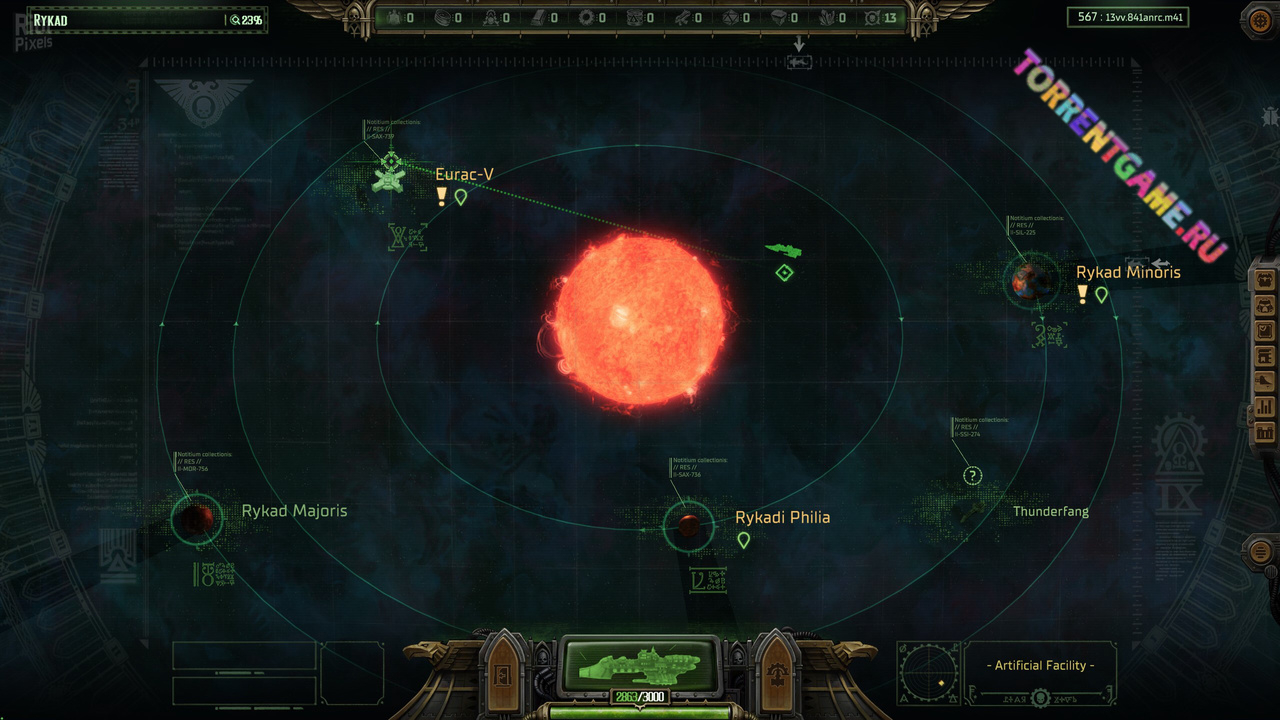Click the location pin under Rykadi Philia
Viewport: 1280px width, 720px height.
pyautogui.click(x=743, y=540)
